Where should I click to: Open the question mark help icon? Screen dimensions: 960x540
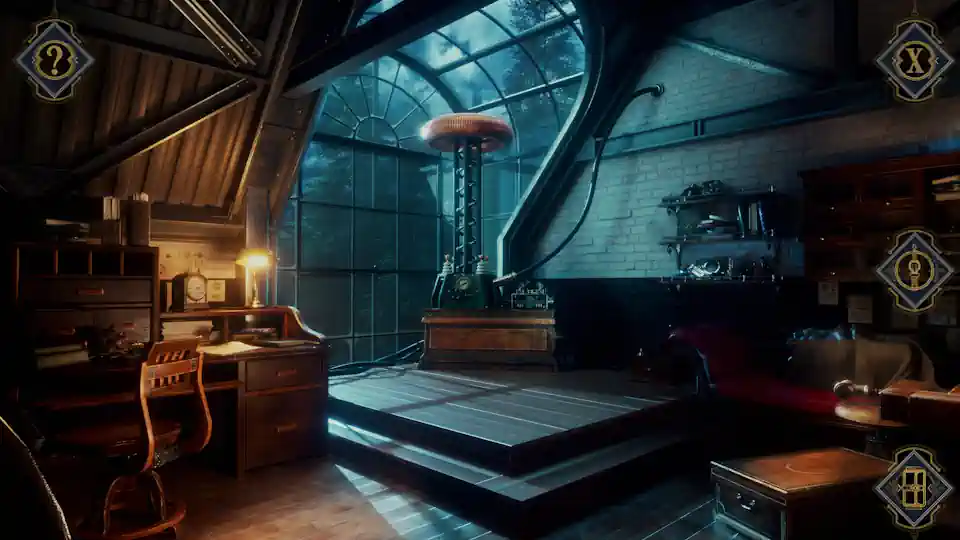coord(54,59)
